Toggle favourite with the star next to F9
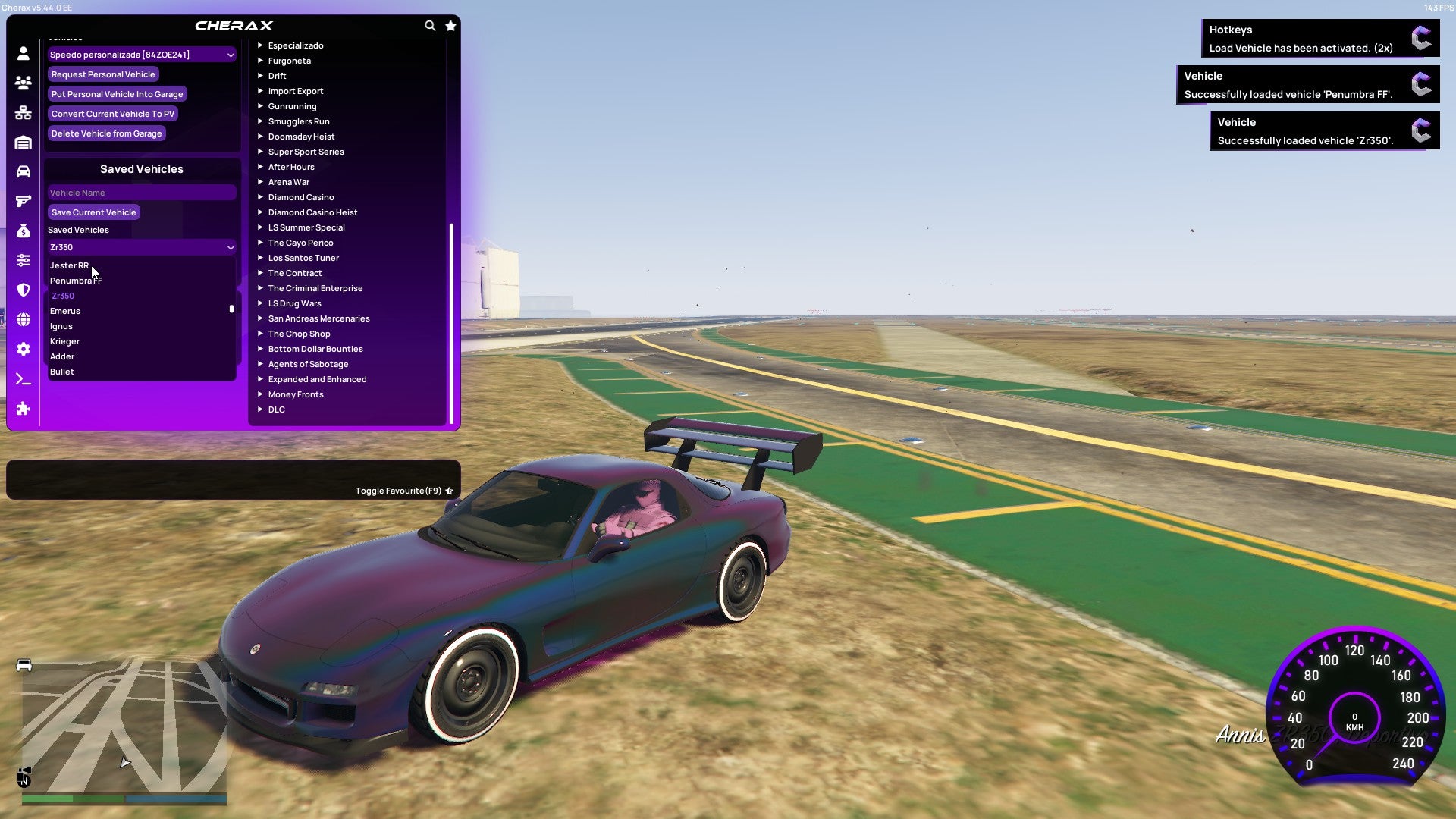The width and height of the screenshot is (1456, 819). pyautogui.click(x=448, y=491)
